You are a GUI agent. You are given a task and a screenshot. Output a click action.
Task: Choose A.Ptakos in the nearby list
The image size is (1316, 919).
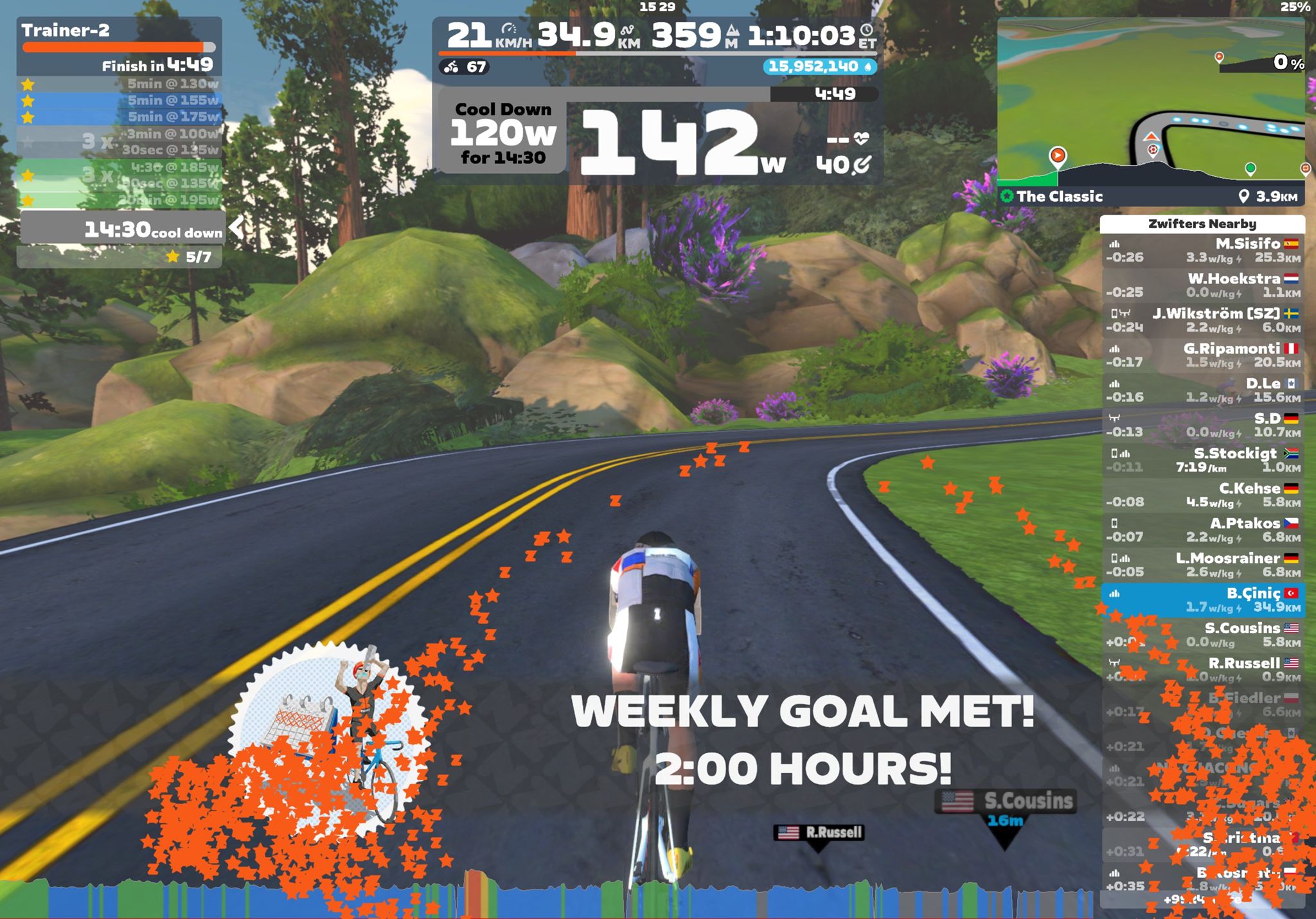[1203, 530]
